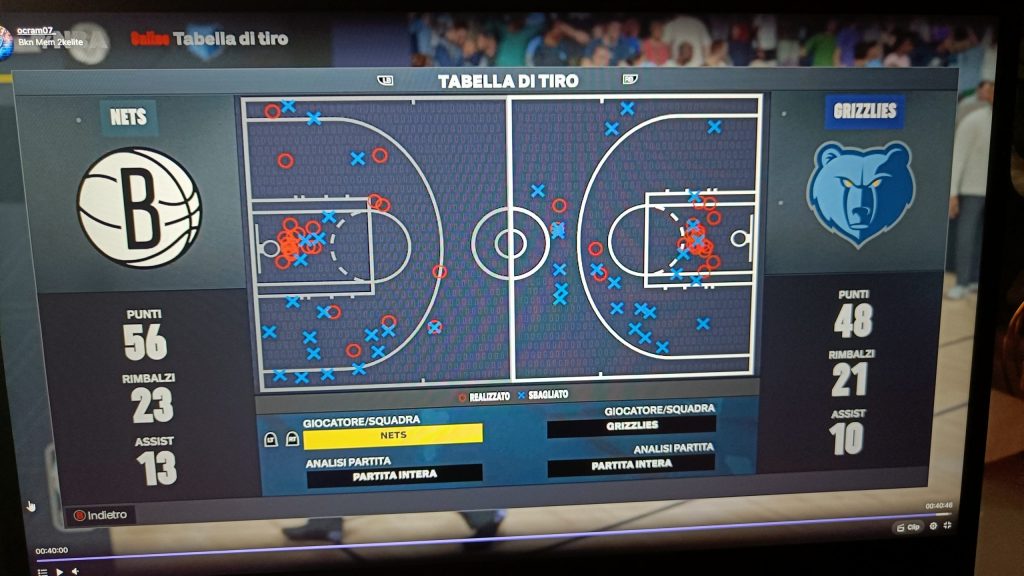Screen dimensions: 1024x576
Task: Select the highlighted Nets Giocatore/Squadra field
Action: [393, 435]
